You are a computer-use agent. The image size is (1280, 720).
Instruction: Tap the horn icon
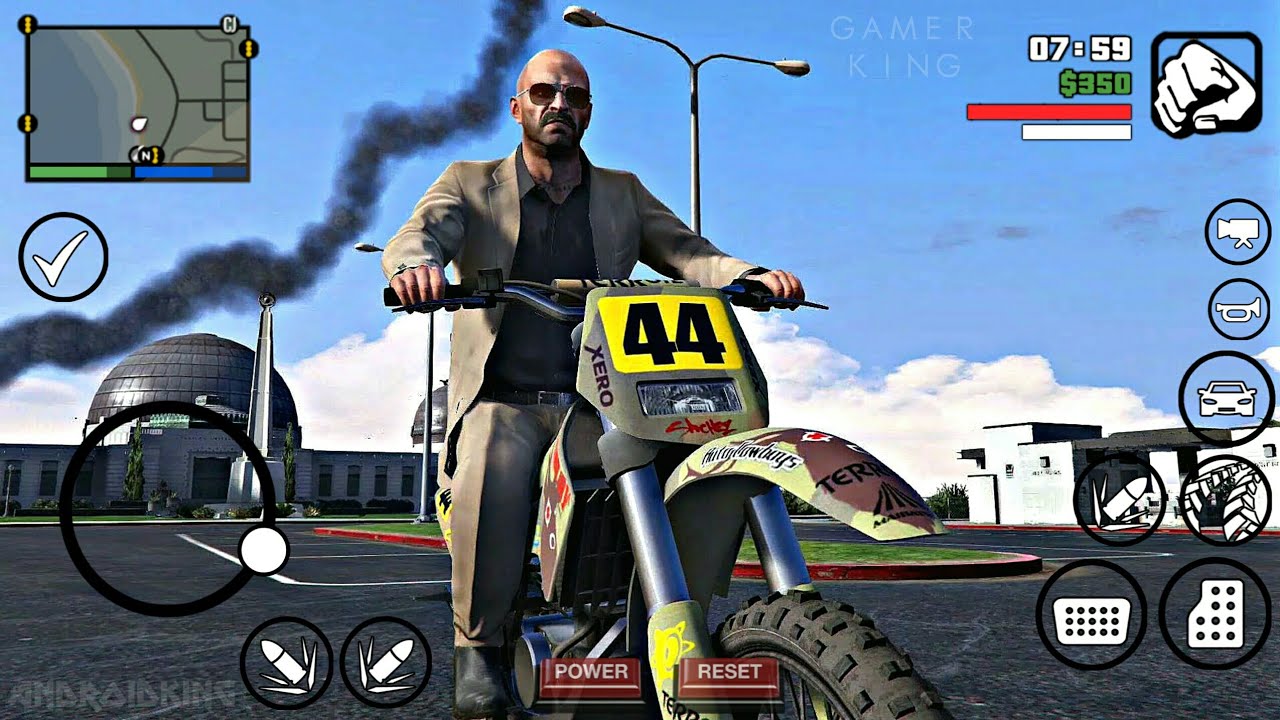click(1237, 309)
